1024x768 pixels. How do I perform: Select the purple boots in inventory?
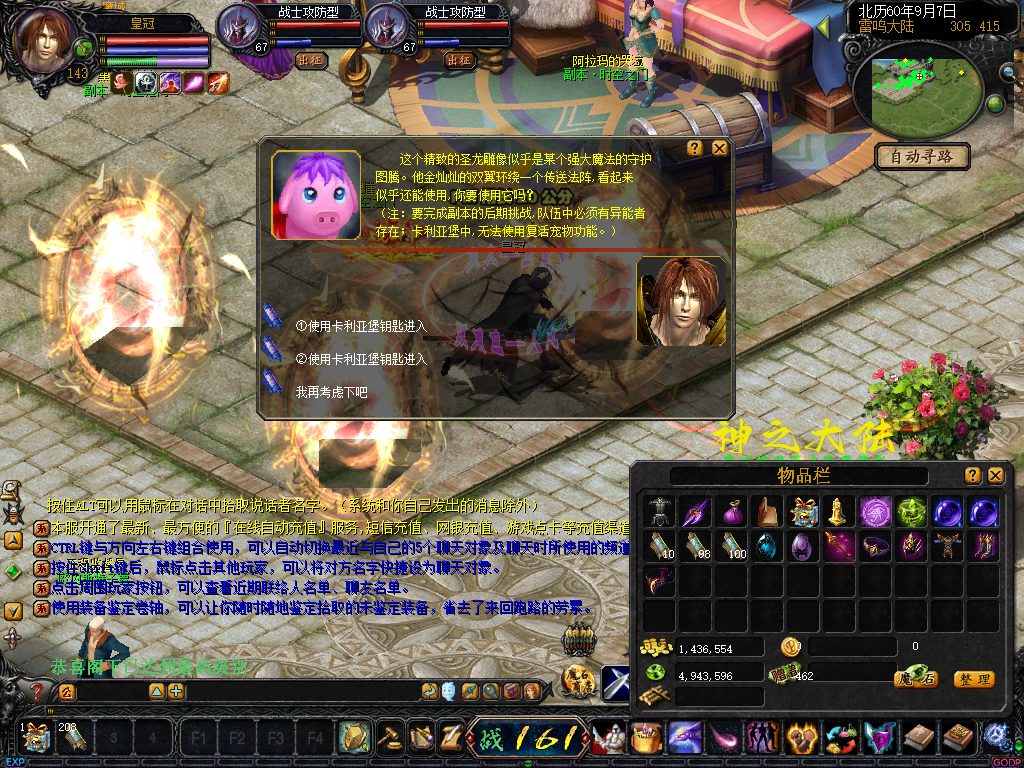pos(982,546)
